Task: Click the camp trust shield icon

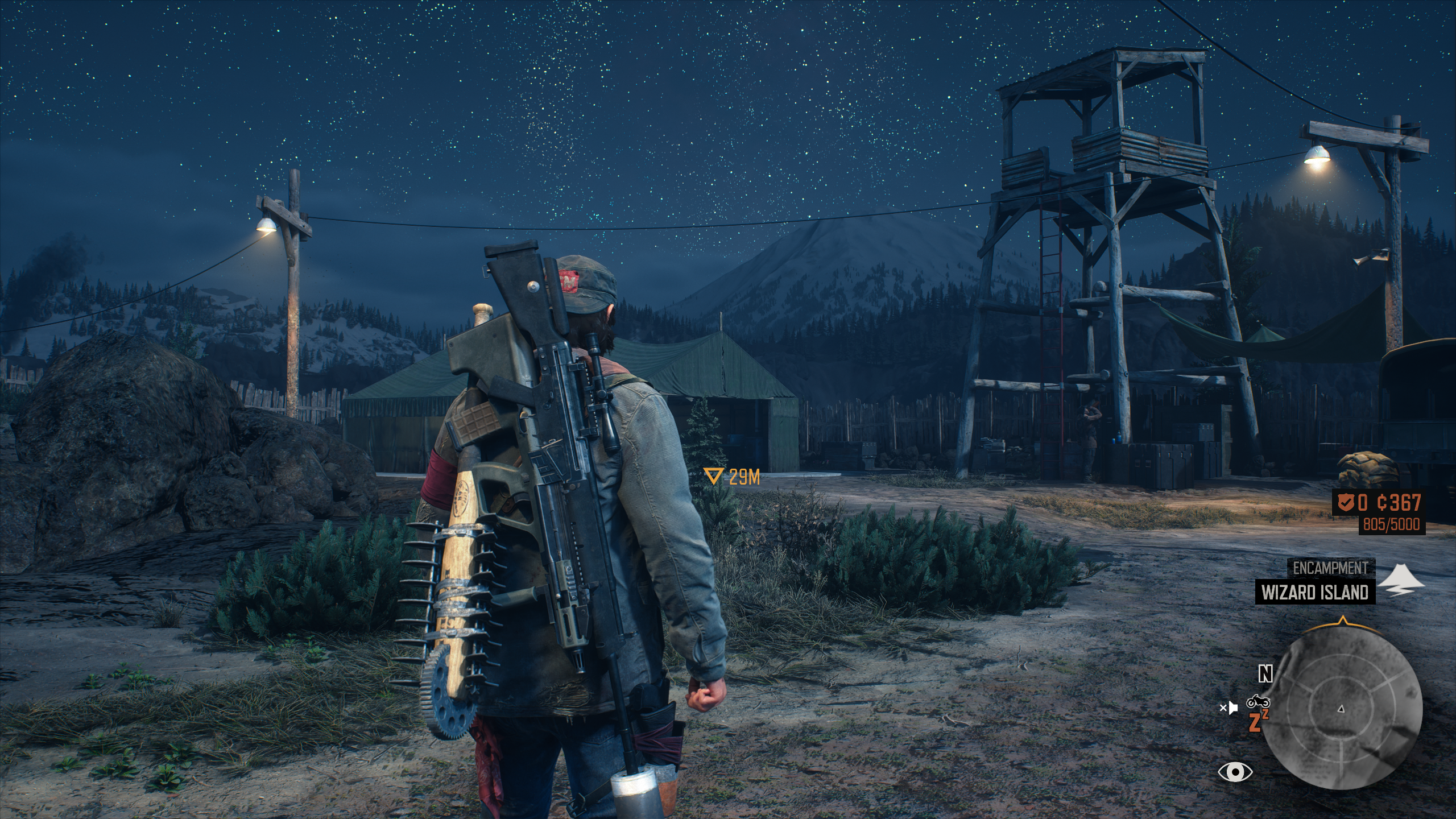Action: pyautogui.click(x=1344, y=503)
